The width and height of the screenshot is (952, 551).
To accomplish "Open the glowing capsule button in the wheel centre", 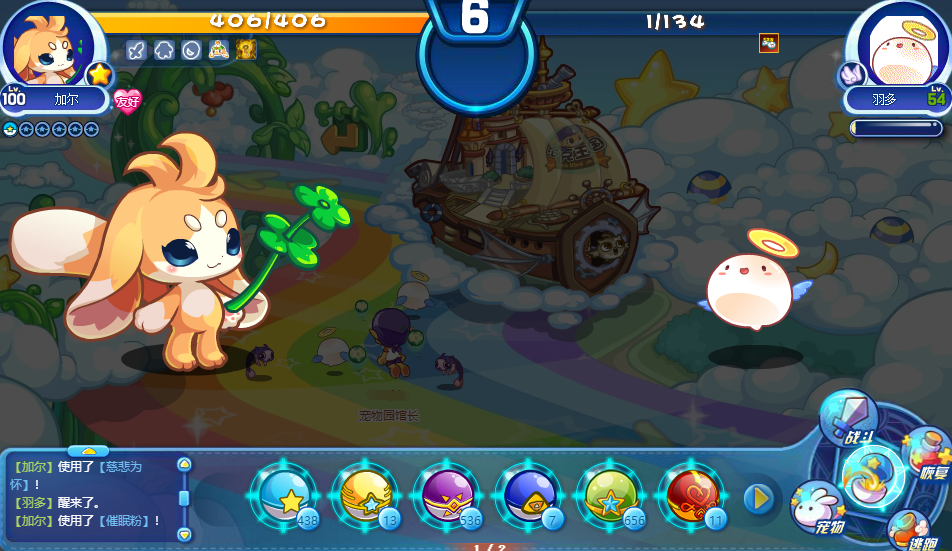I will [x=872, y=476].
